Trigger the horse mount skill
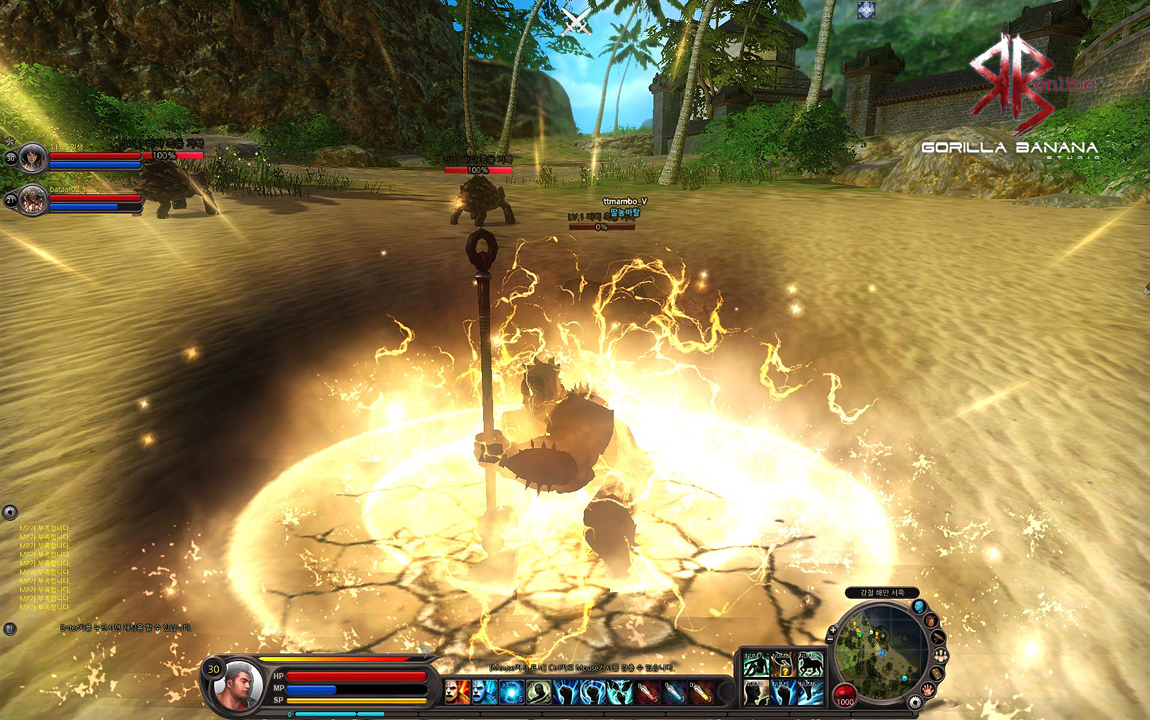 [810, 663]
